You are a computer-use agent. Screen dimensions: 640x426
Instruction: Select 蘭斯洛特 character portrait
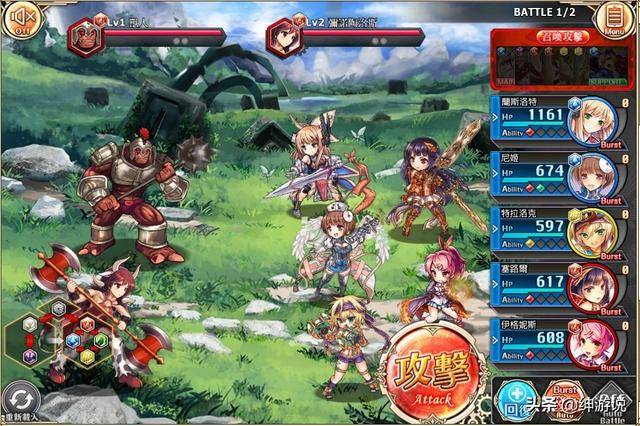[x=591, y=120]
